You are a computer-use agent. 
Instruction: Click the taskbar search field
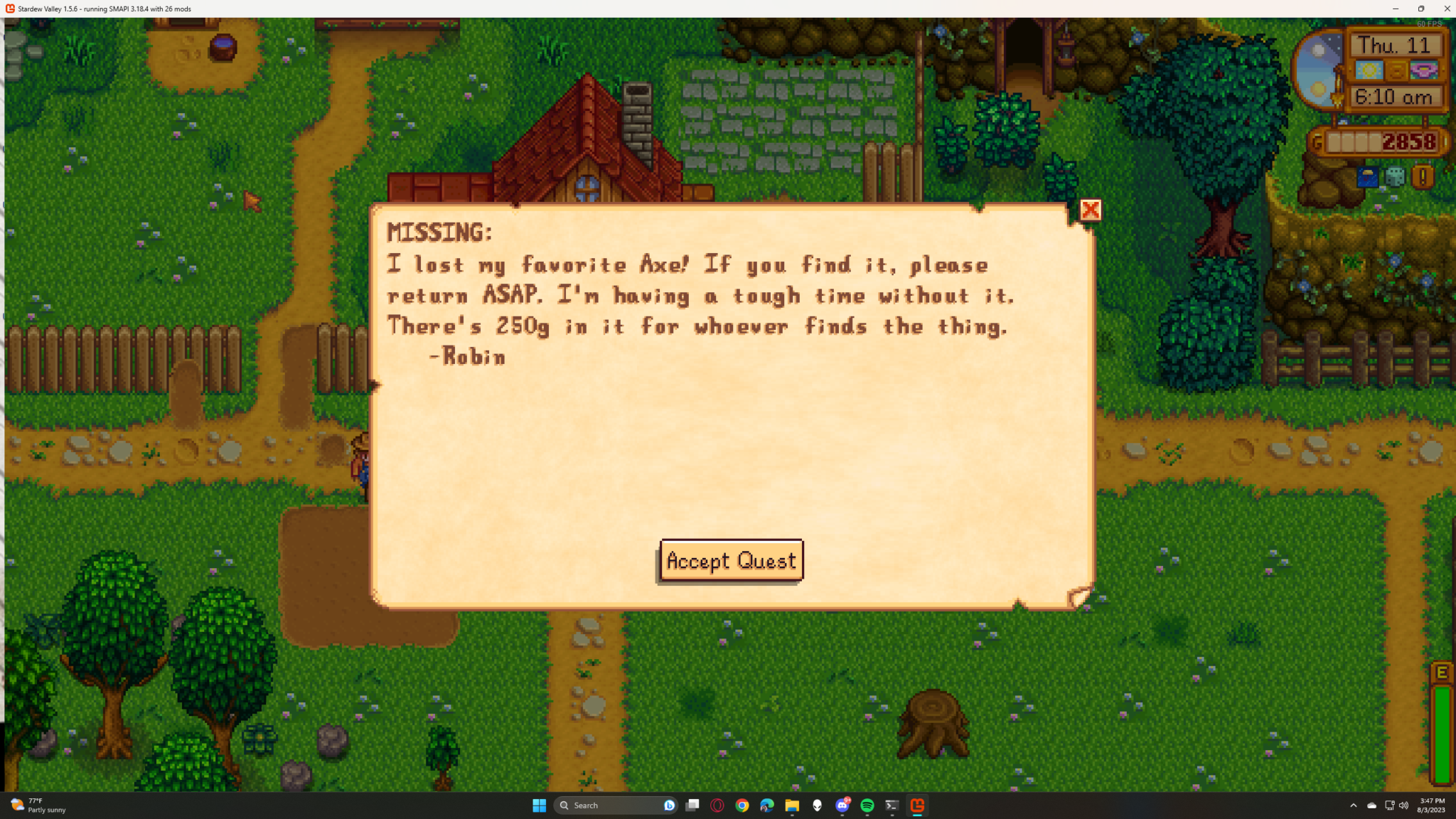pyautogui.click(x=611, y=805)
